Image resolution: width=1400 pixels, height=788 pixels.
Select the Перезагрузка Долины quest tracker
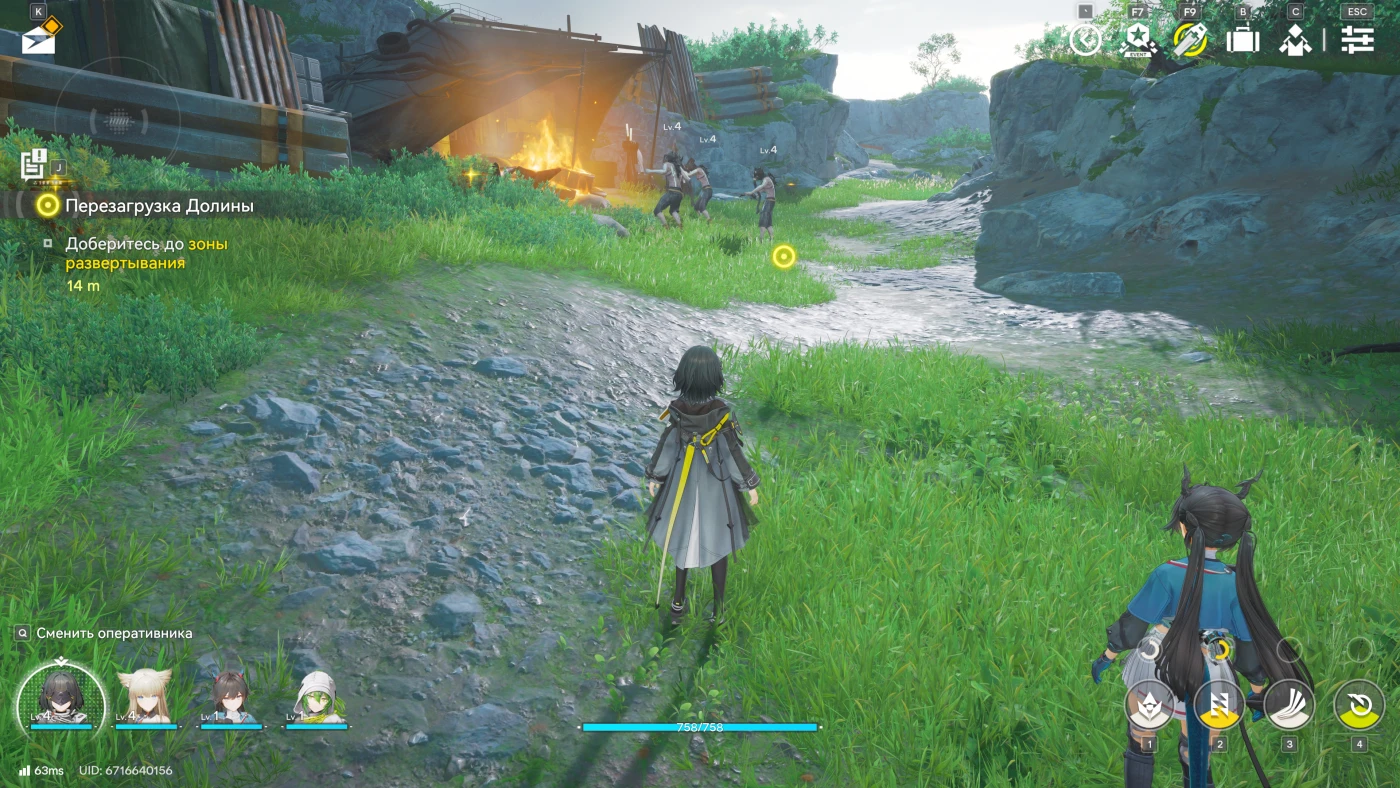(159, 206)
